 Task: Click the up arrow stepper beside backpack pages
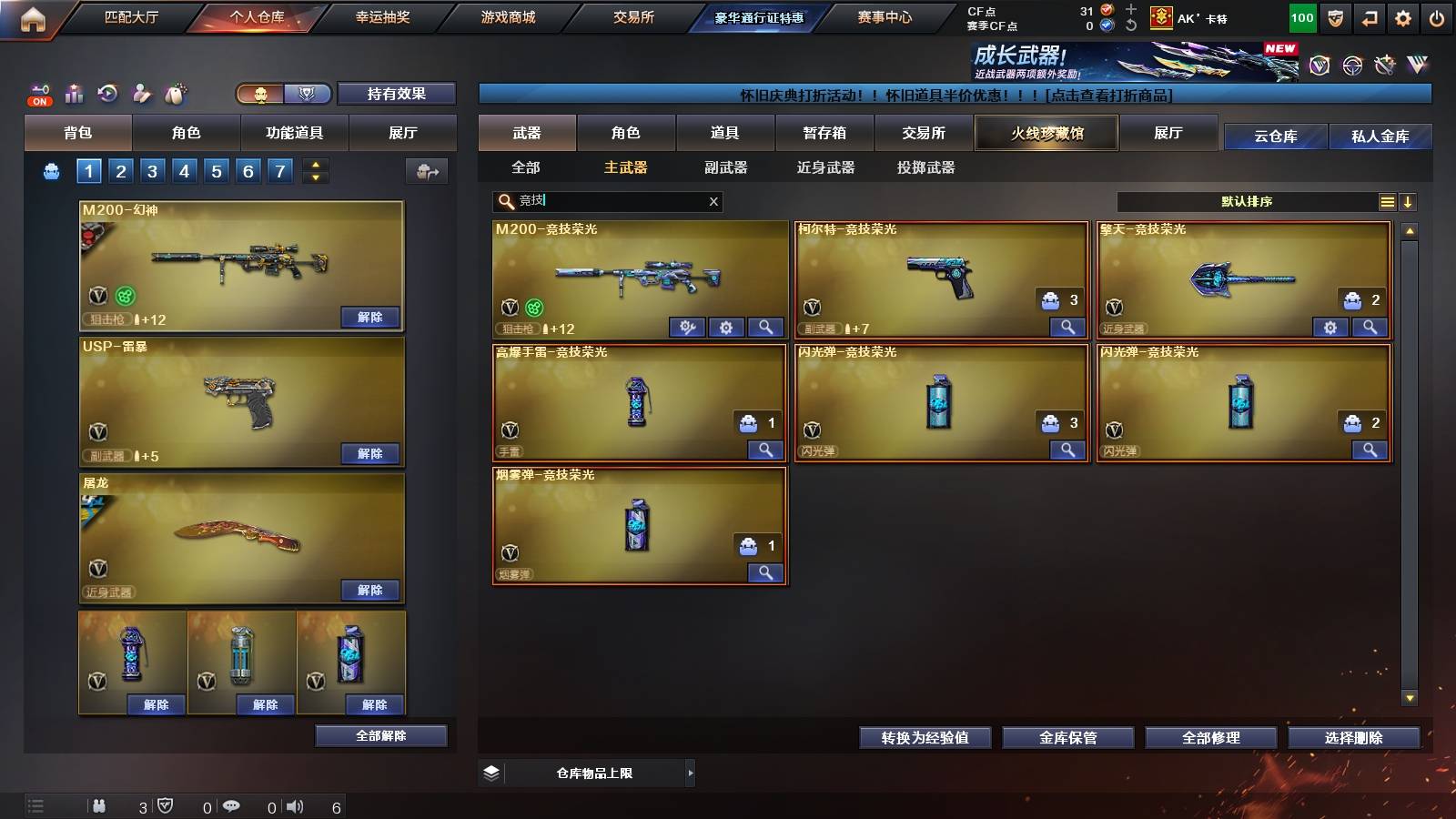(314, 165)
